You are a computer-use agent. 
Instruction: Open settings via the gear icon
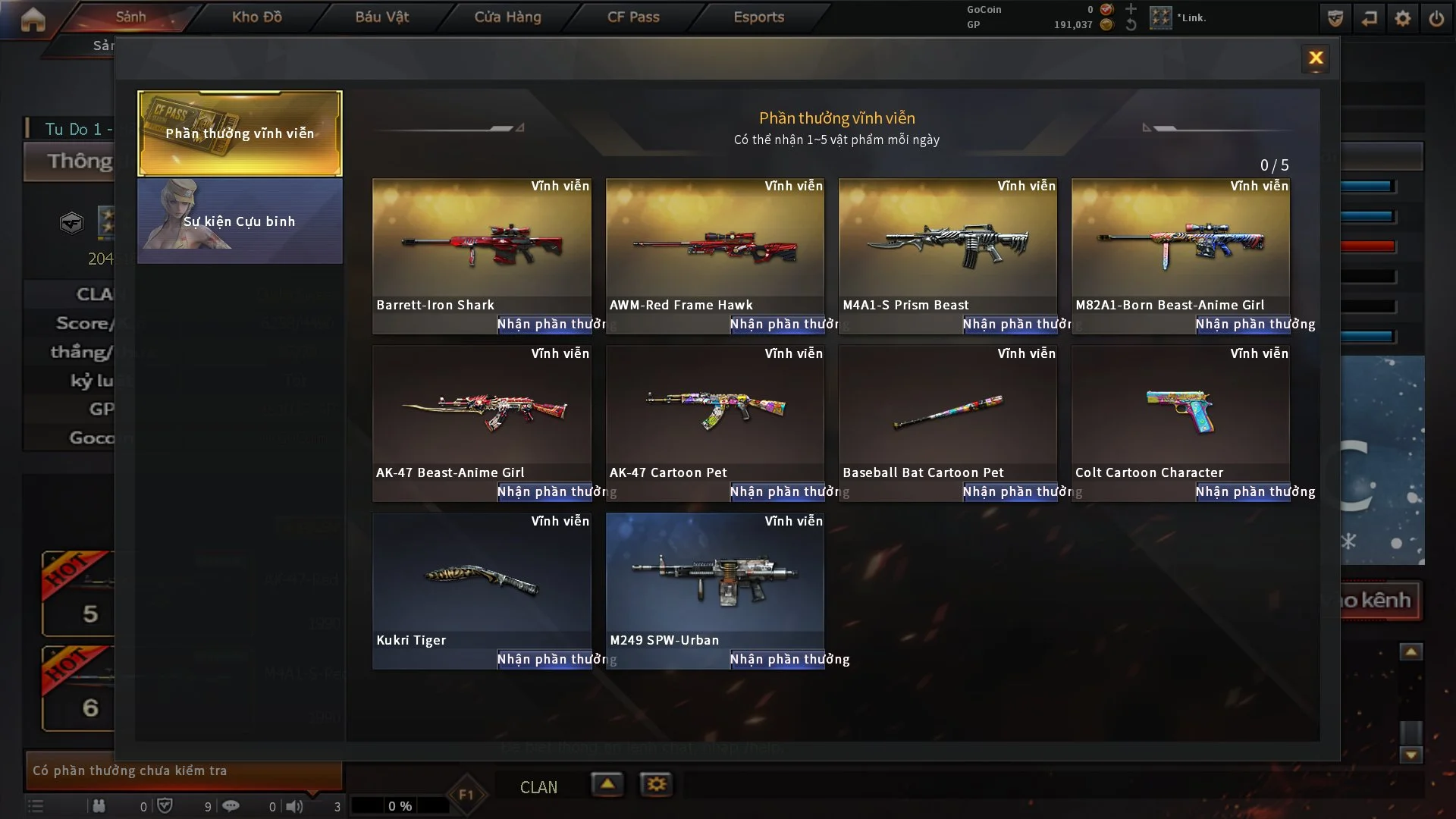[1403, 18]
